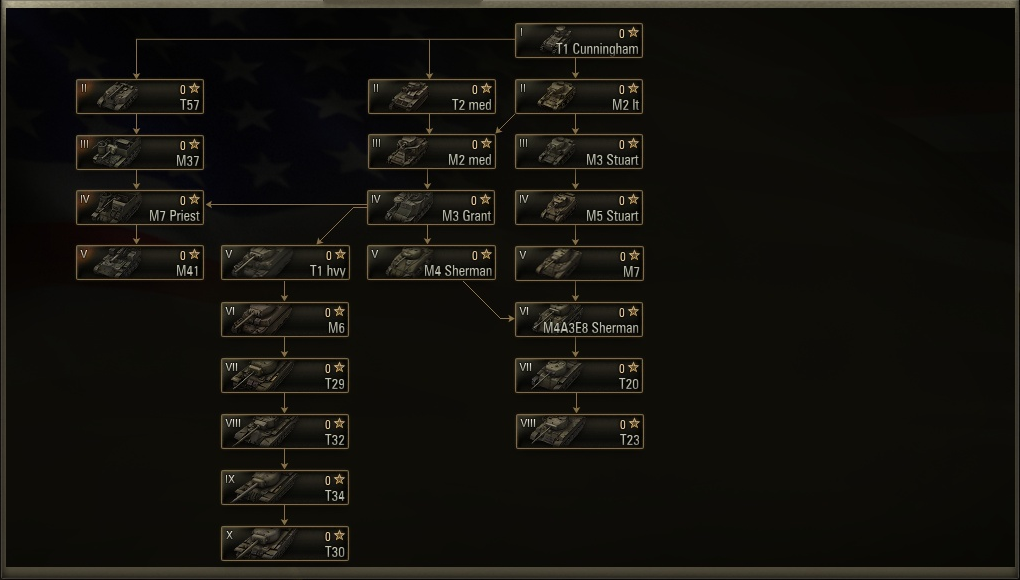Open the M7 Priest node
Viewport: 1020px width, 580px height.
tap(140, 208)
